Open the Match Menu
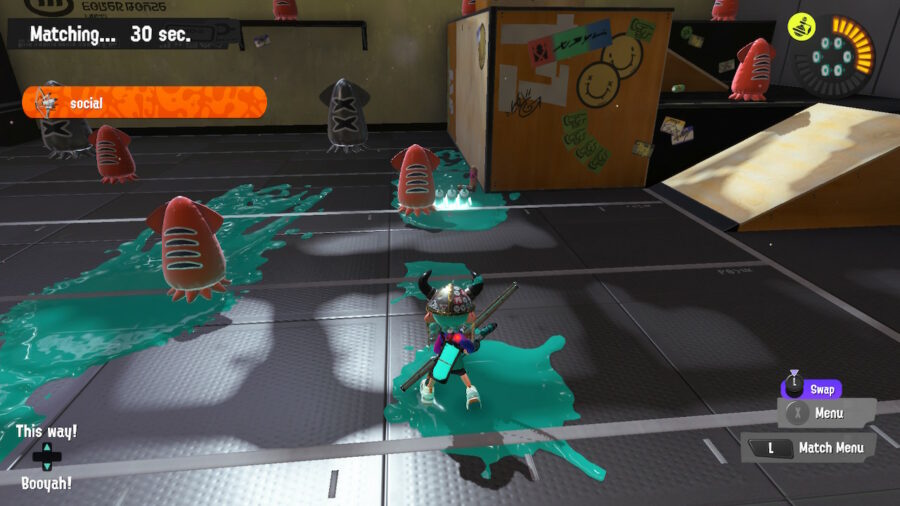Viewport: 900px width, 506px height. [808, 448]
